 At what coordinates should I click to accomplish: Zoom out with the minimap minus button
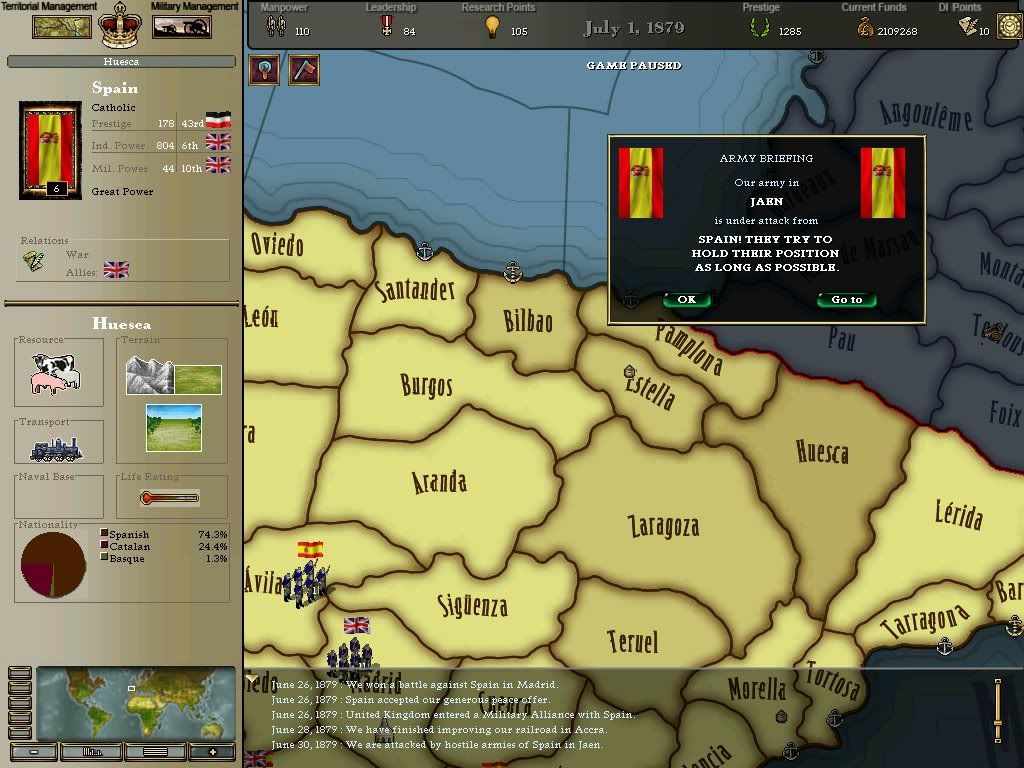tap(34, 752)
